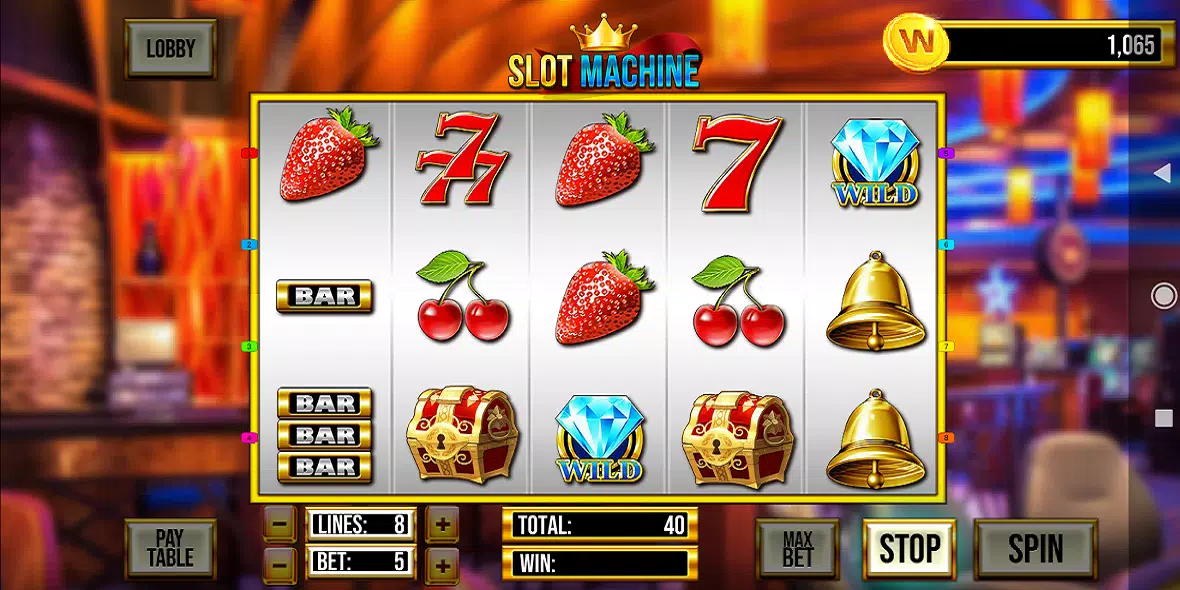Tap the Android home circle
This screenshot has width=1180, height=590.
(x=1163, y=295)
